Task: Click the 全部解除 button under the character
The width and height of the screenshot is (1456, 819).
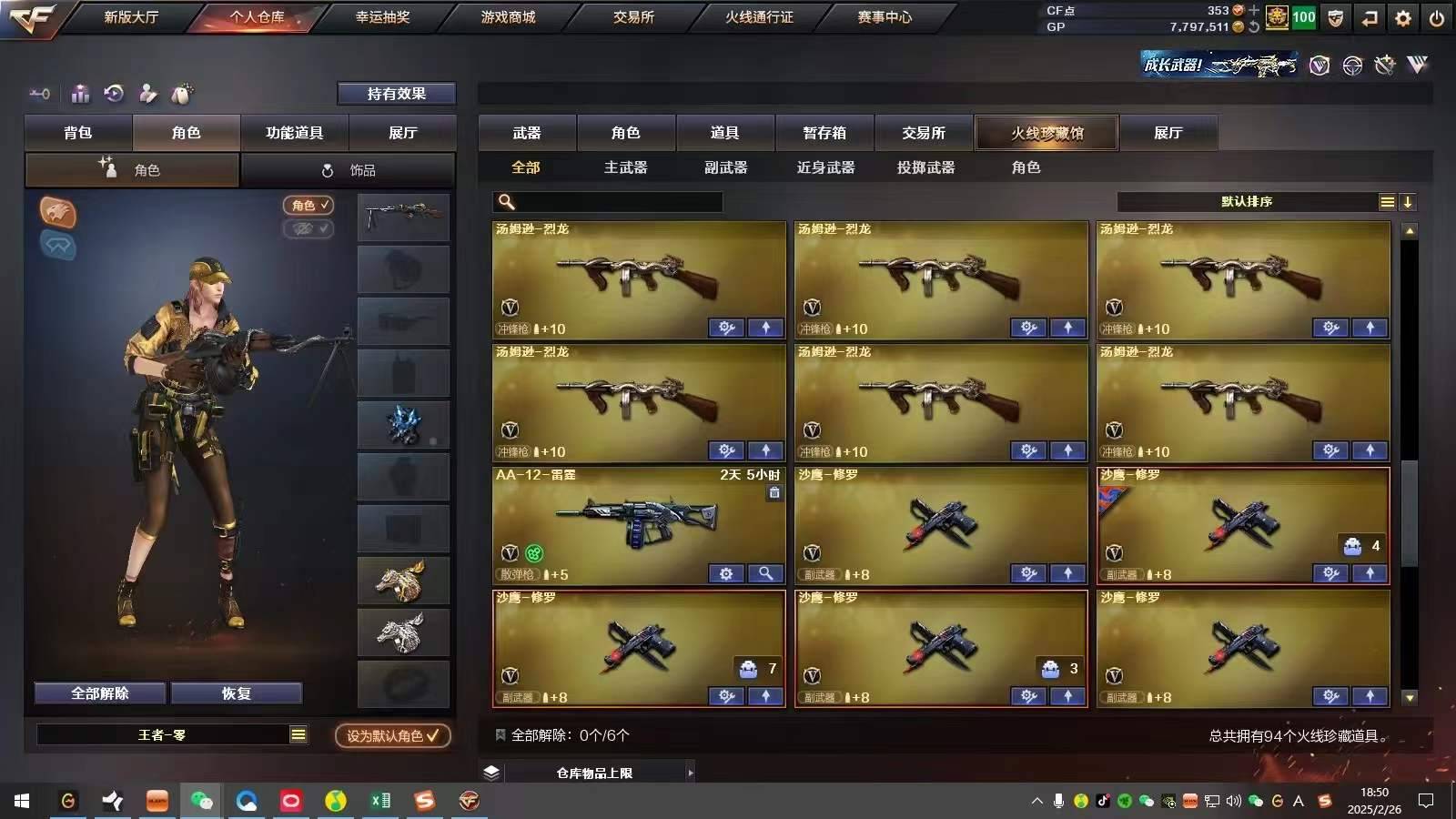Action: click(99, 693)
